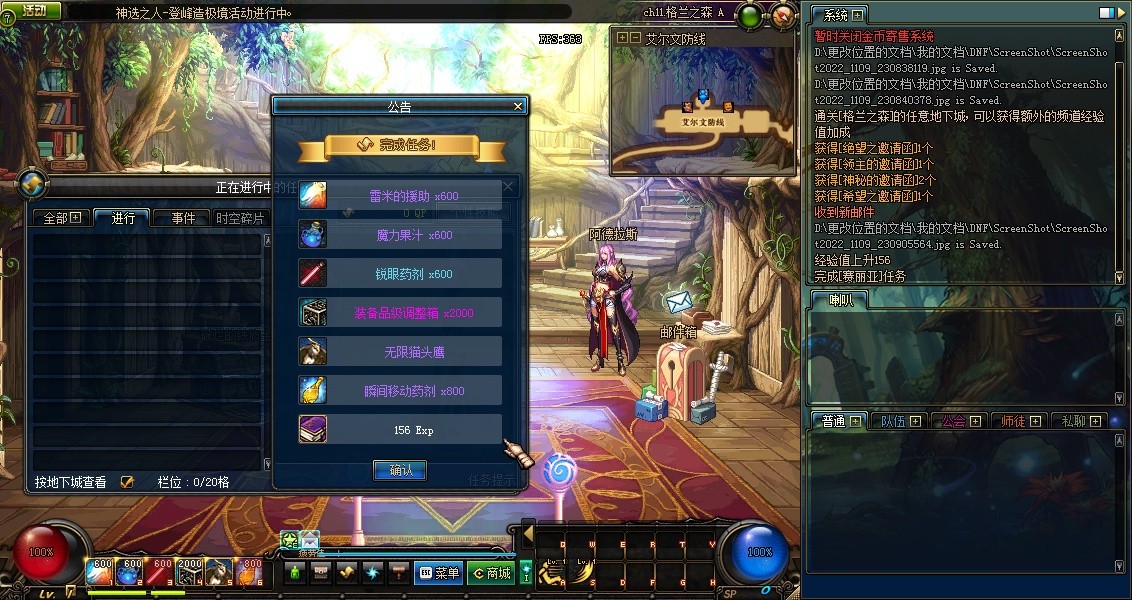Toggle the 按地下城查看 checkbox
This screenshot has height=600, width=1132.
coord(127,482)
